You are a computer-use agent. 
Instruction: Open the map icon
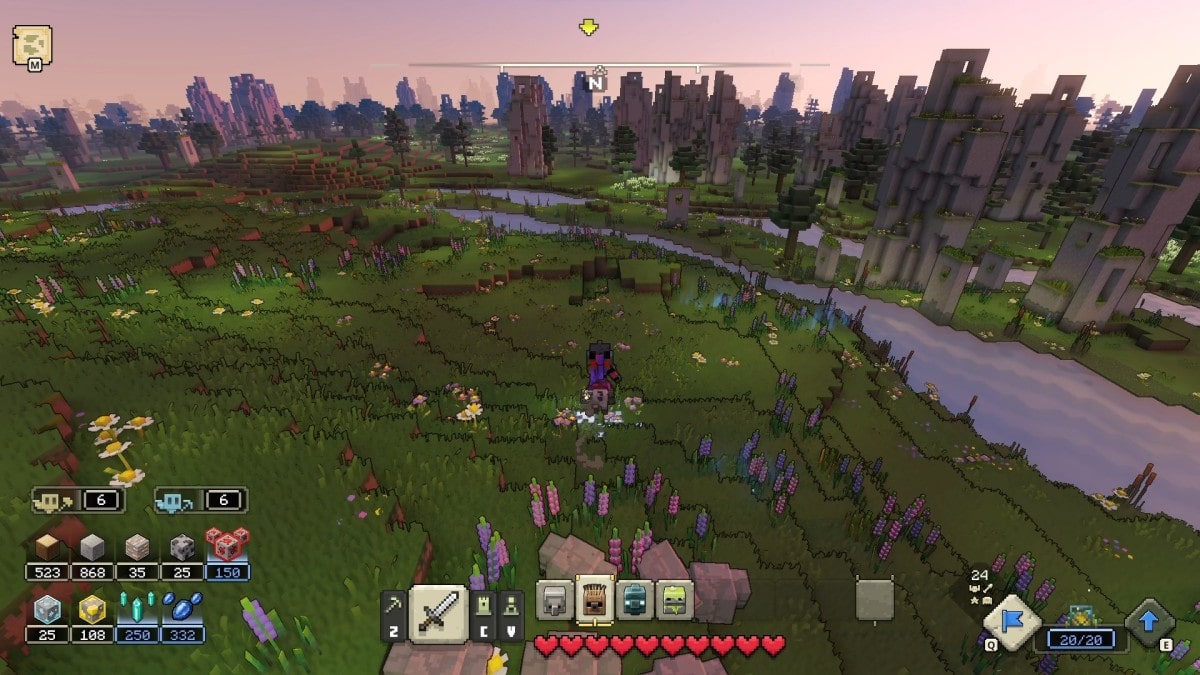(31, 45)
